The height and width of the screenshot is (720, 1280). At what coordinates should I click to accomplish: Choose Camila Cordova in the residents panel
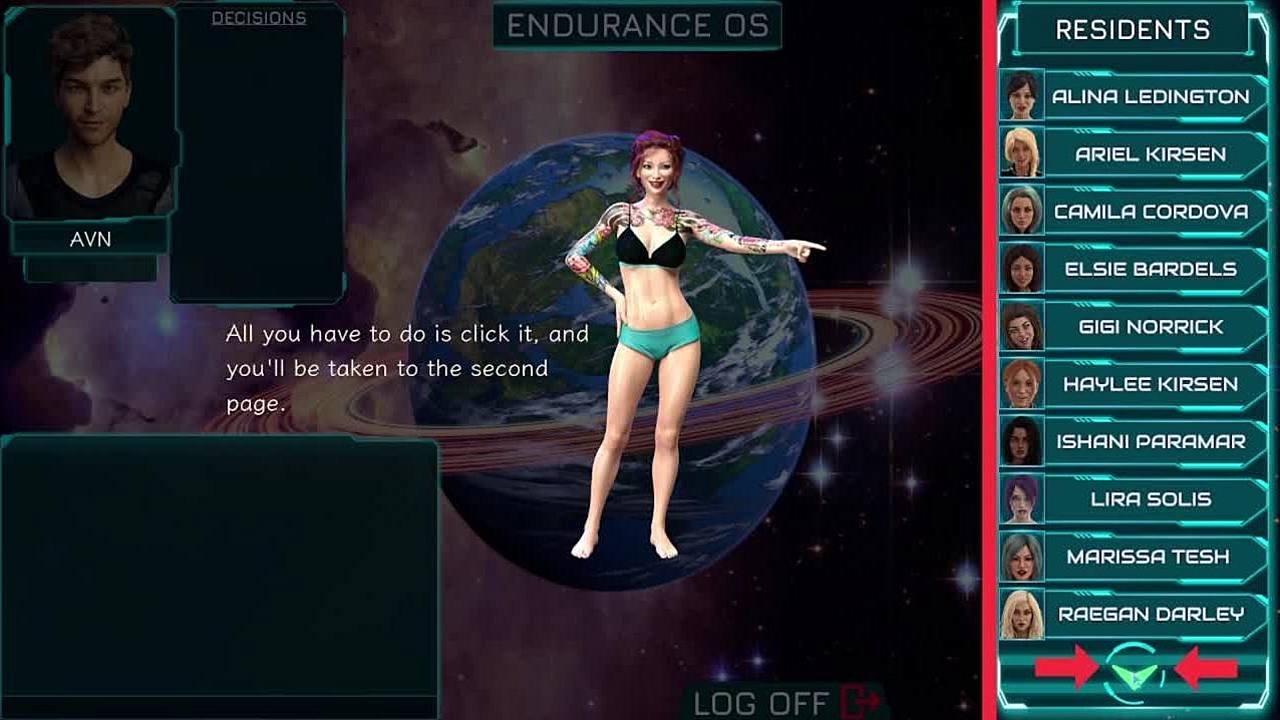pos(1150,212)
